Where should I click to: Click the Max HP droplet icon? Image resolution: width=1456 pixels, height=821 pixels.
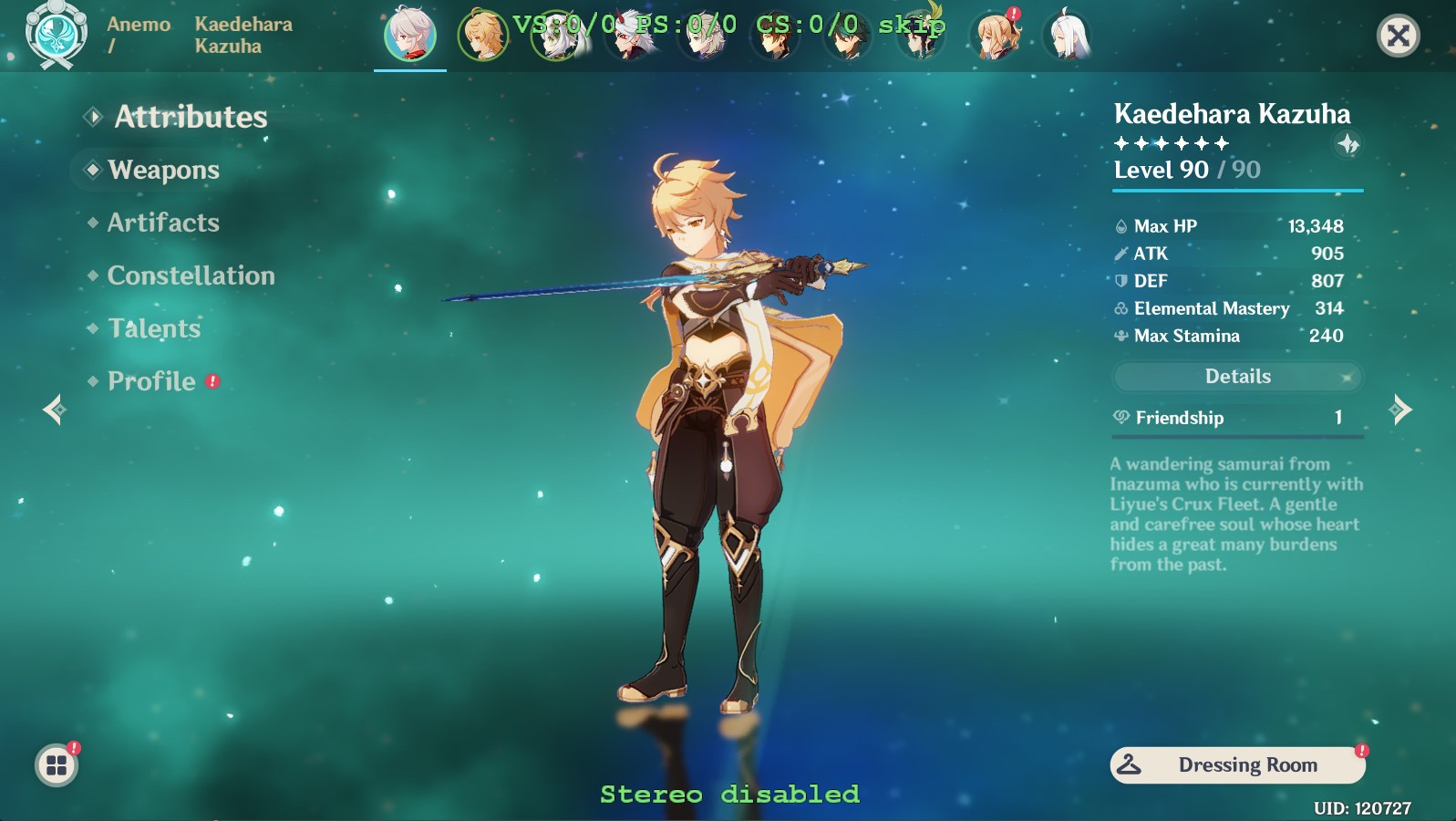1120,226
